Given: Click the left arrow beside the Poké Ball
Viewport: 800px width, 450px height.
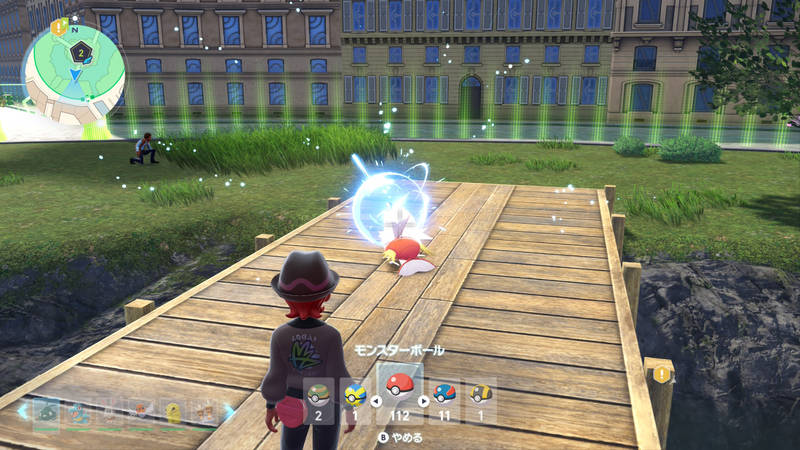Looking at the screenshot, I should coord(376,402).
